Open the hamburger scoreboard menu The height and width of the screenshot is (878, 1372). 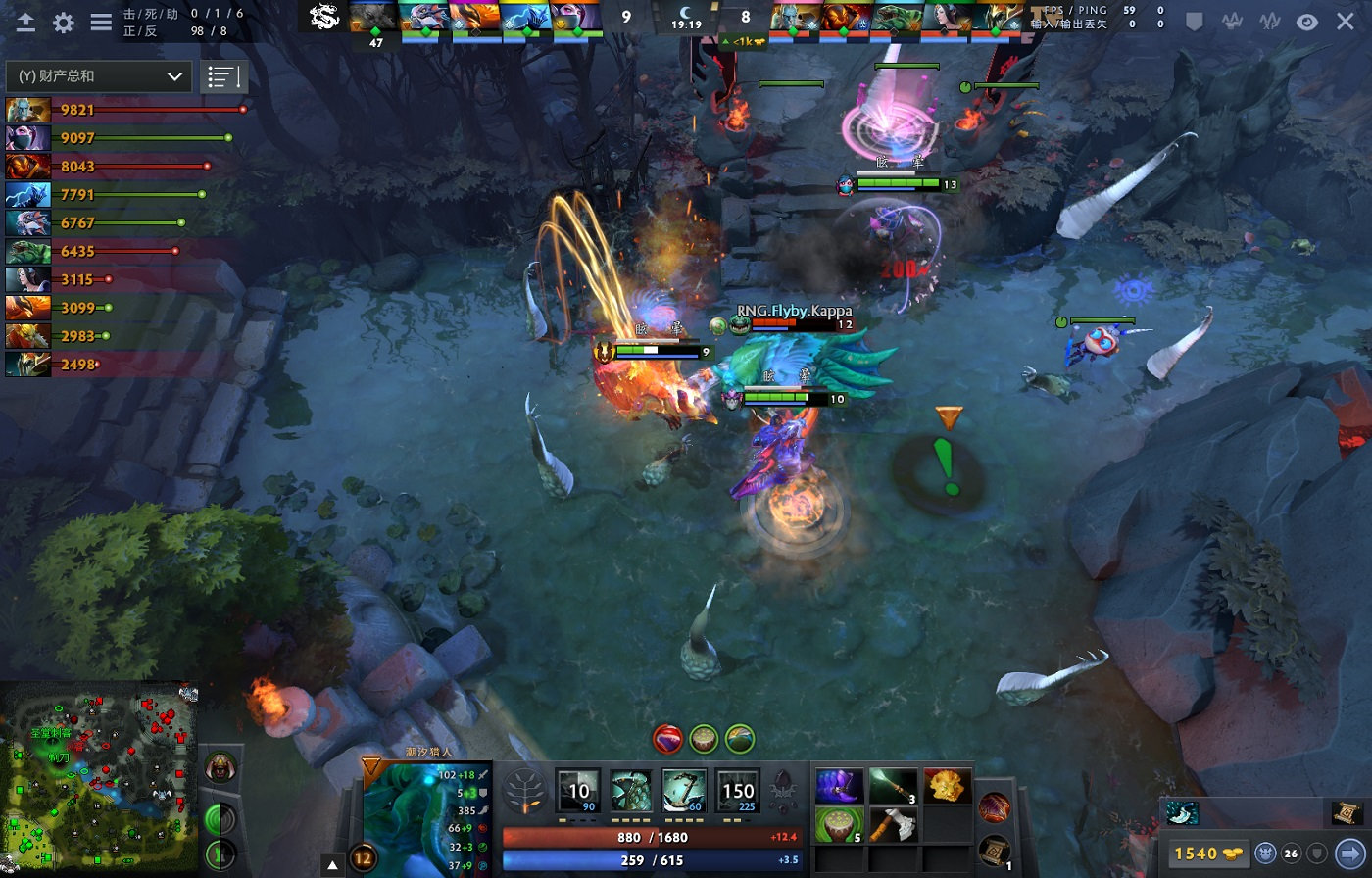pos(101,23)
